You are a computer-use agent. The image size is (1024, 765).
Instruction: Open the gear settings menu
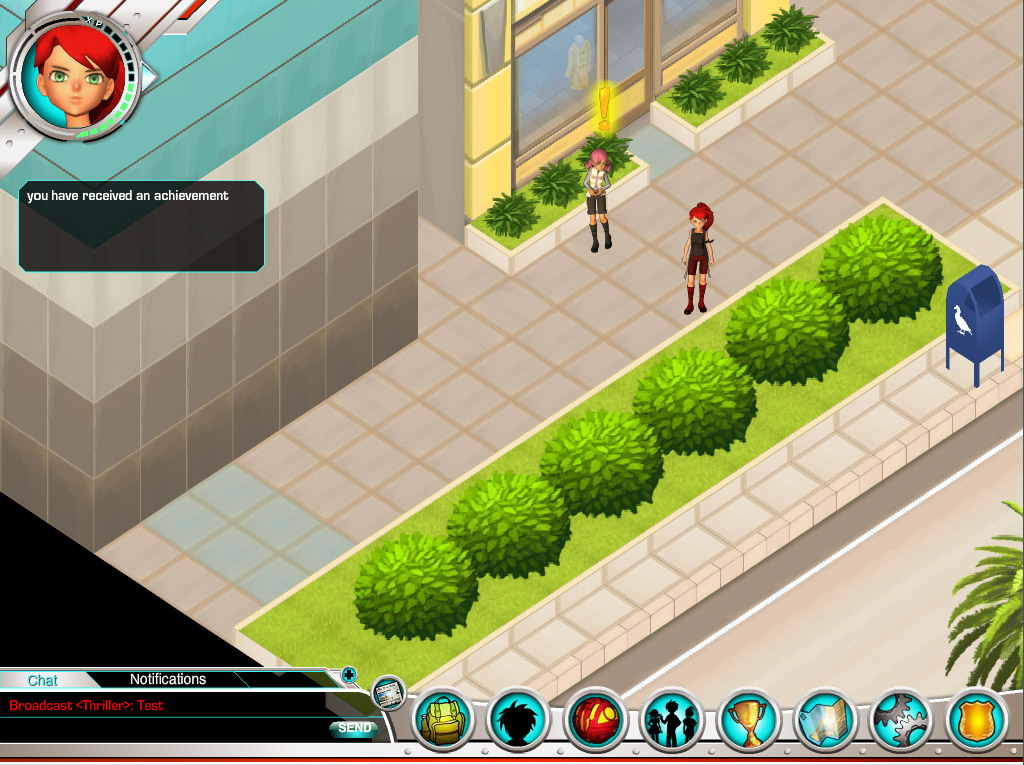pos(900,720)
